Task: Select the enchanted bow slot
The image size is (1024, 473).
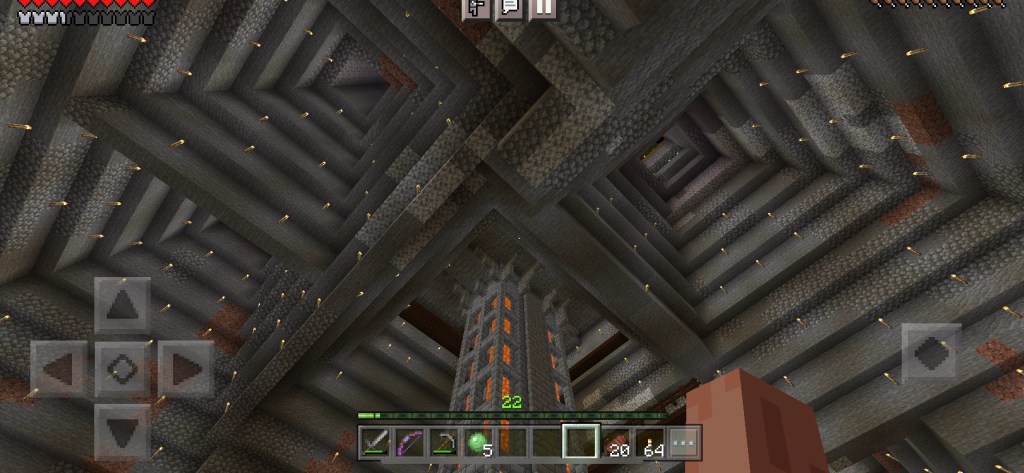Action: [409, 441]
